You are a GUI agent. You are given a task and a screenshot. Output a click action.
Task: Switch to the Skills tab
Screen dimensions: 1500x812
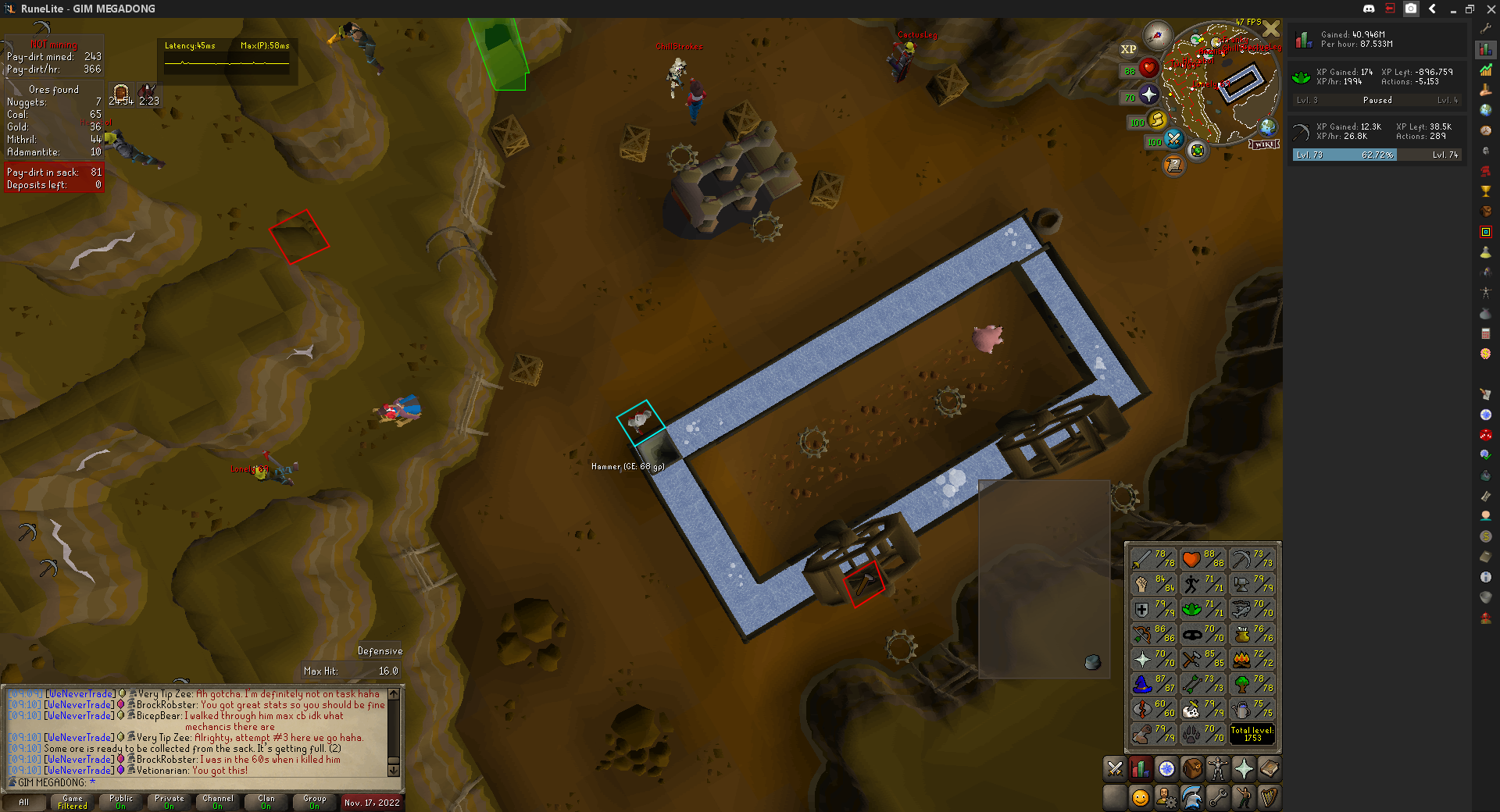point(1141,769)
